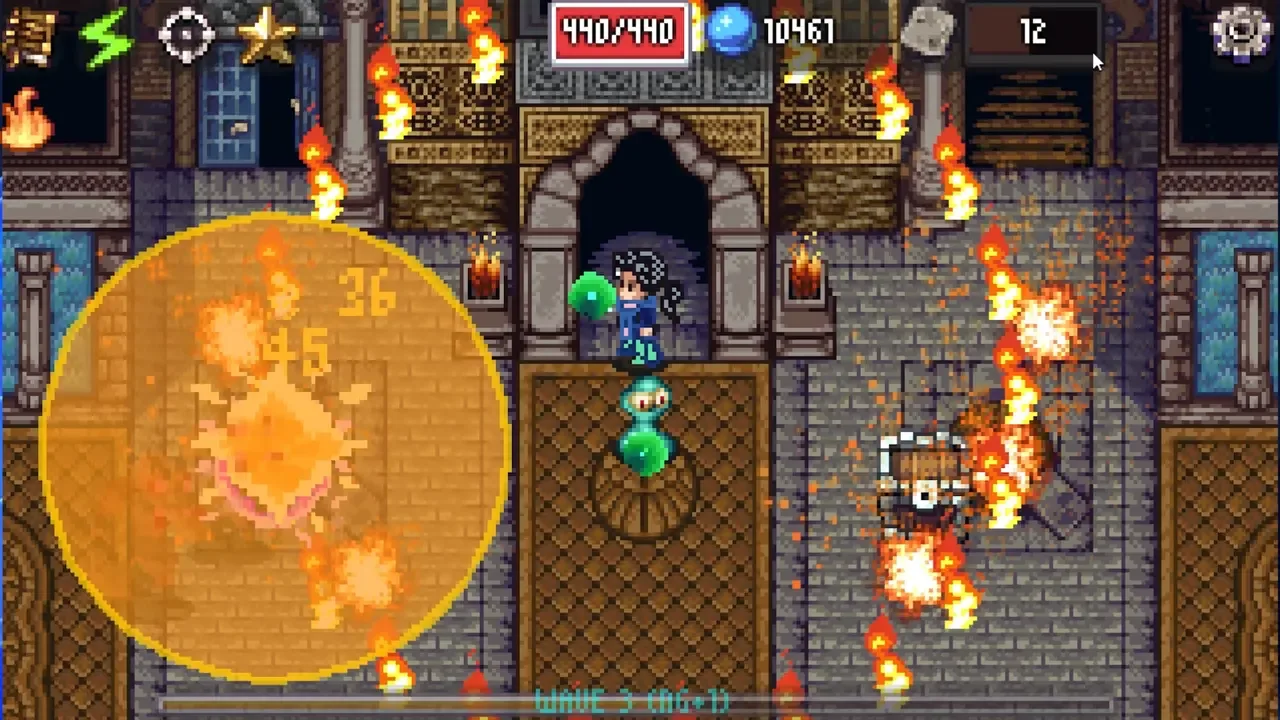This screenshot has width=1280, height=720.
Task: Open the golden scroll icon
Action: (x=29, y=36)
